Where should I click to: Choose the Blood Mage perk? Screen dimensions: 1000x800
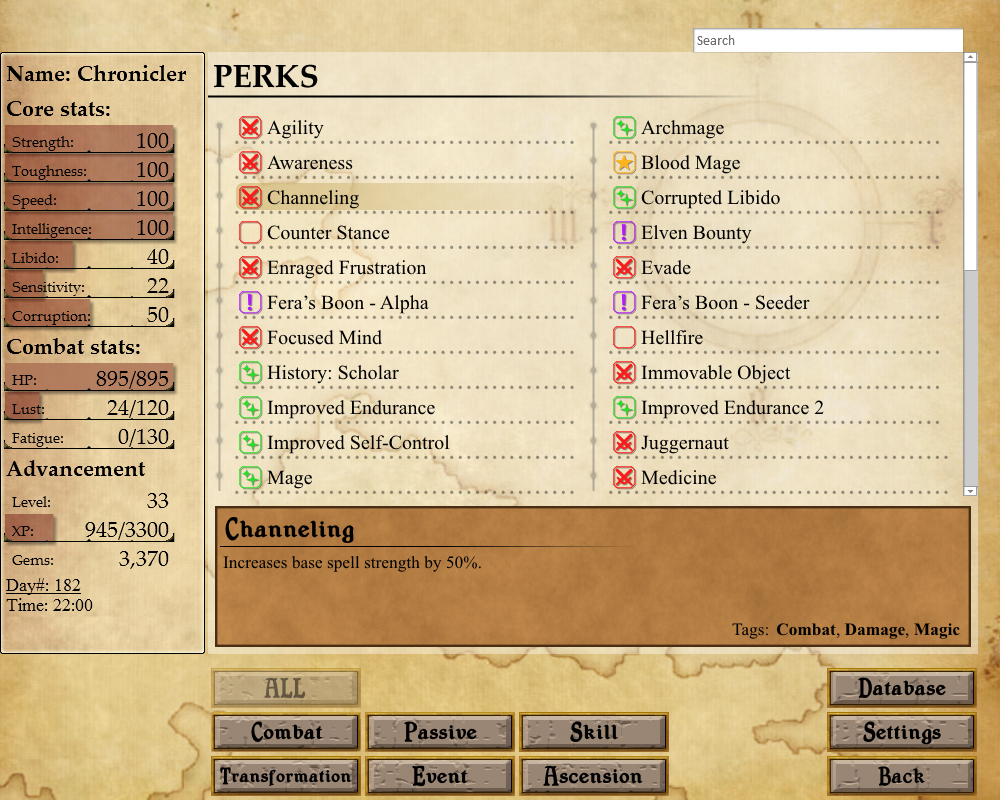point(690,163)
